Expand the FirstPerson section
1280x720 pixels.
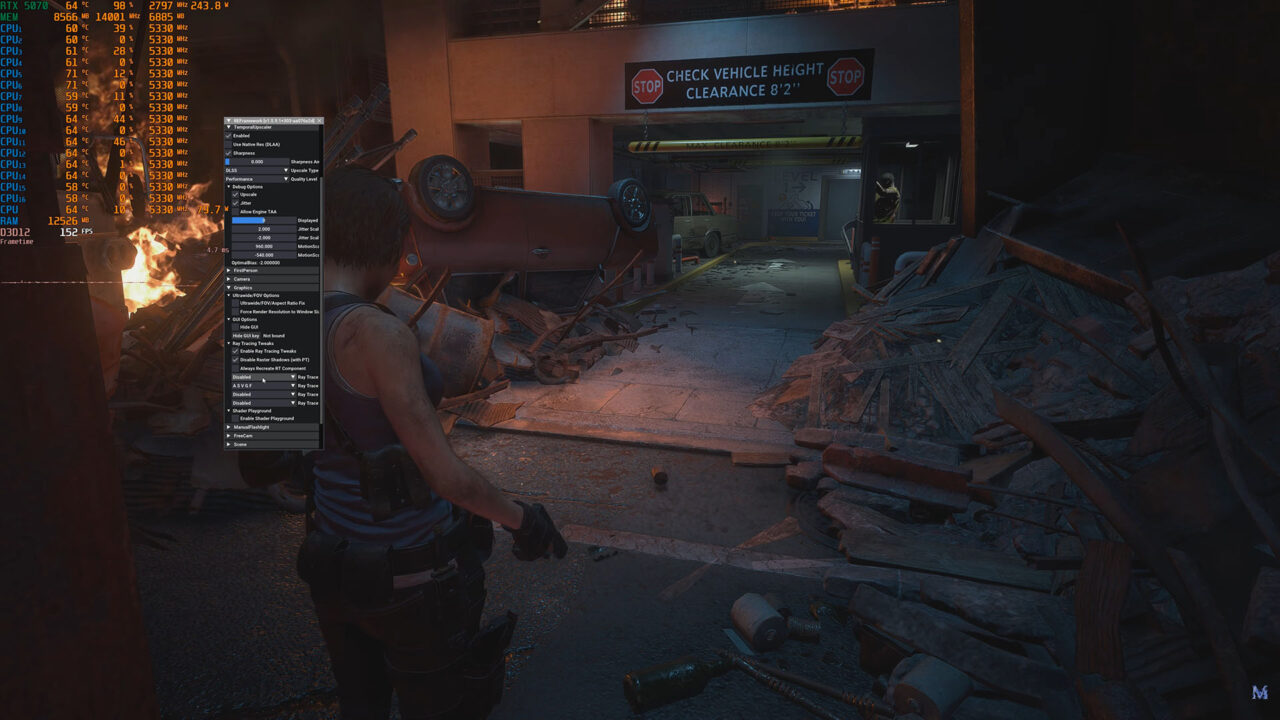pyautogui.click(x=229, y=270)
